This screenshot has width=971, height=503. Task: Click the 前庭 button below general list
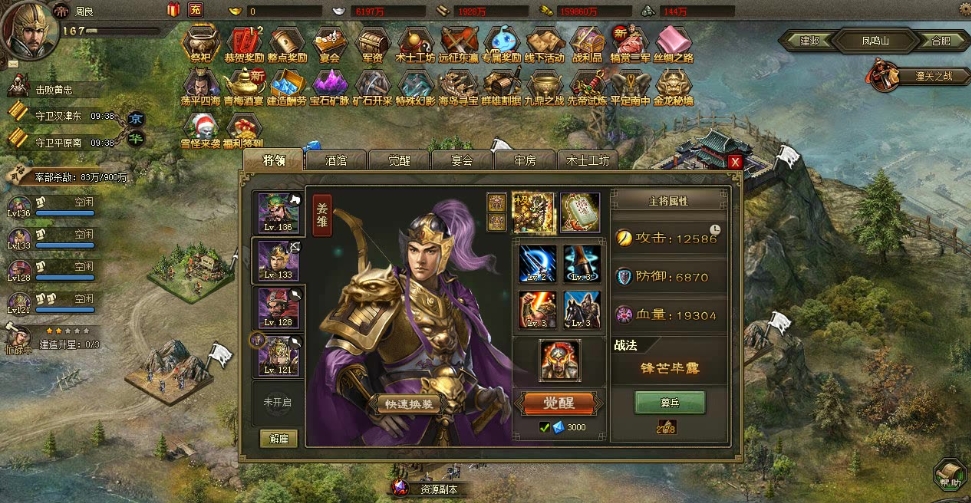pyautogui.click(x=278, y=438)
